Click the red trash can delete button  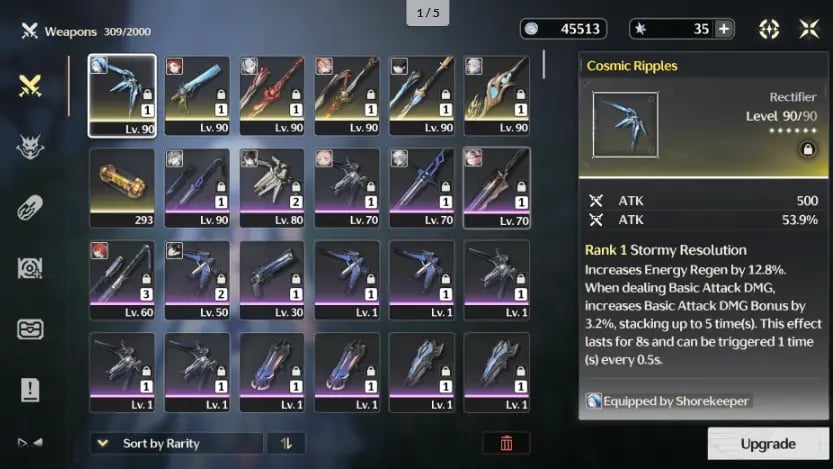506,443
